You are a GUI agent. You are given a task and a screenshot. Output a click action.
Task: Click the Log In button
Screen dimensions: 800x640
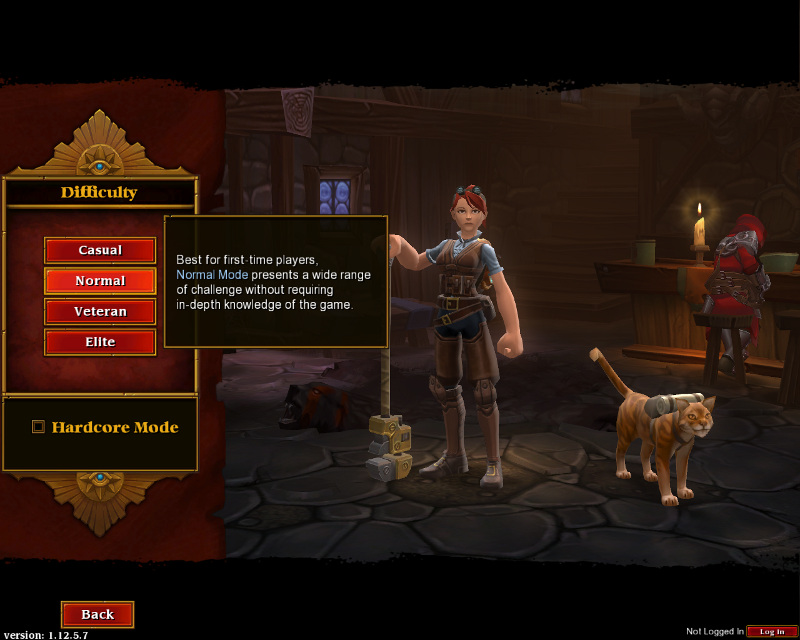click(x=772, y=631)
